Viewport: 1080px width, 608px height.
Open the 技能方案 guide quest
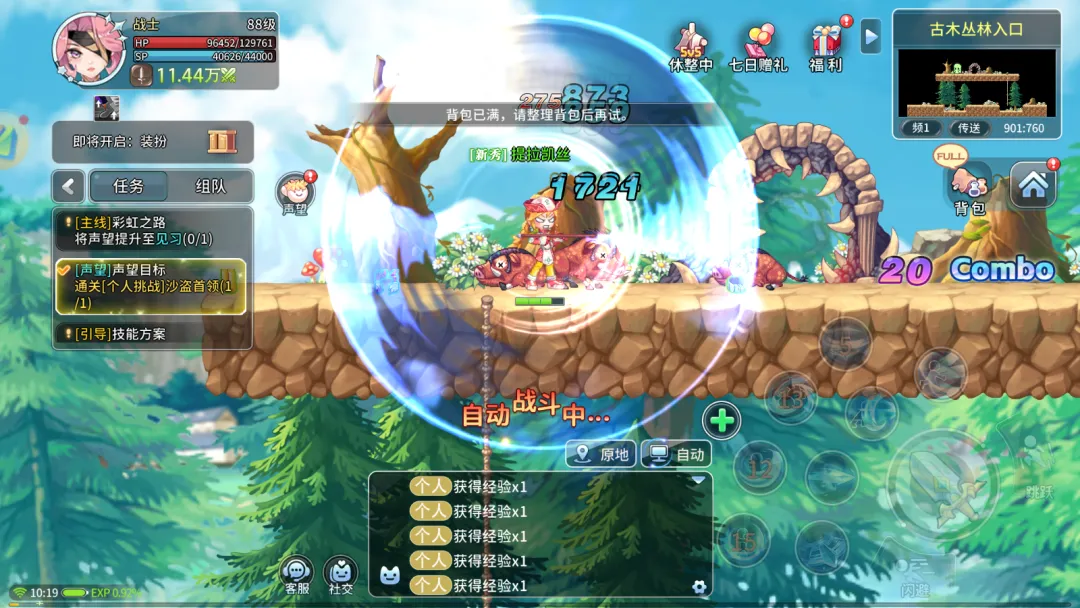tap(150, 334)
